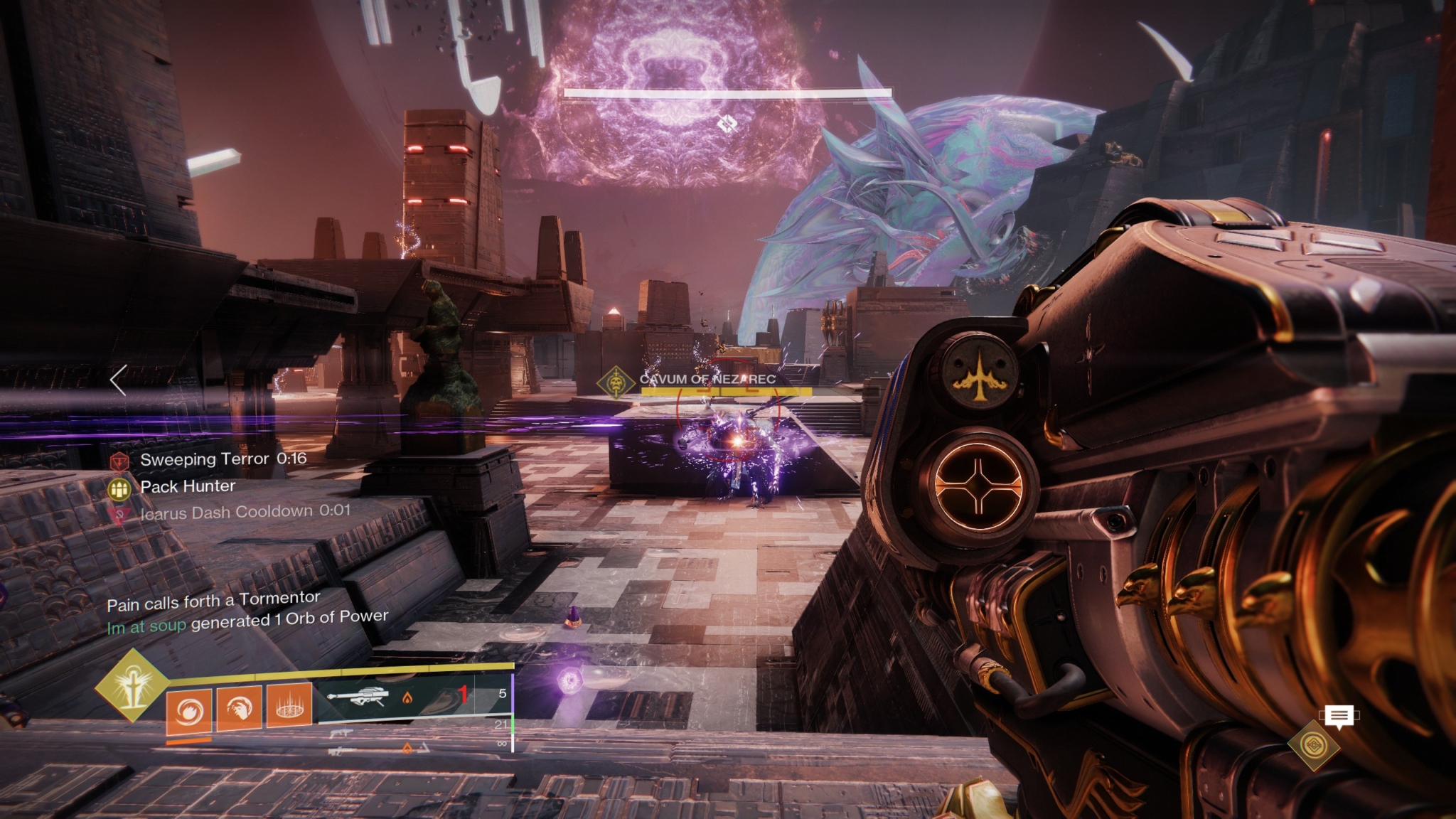Click the Cavum of Nezarec skull marker
Screen dimensions: 1456x819
(615, 383)
